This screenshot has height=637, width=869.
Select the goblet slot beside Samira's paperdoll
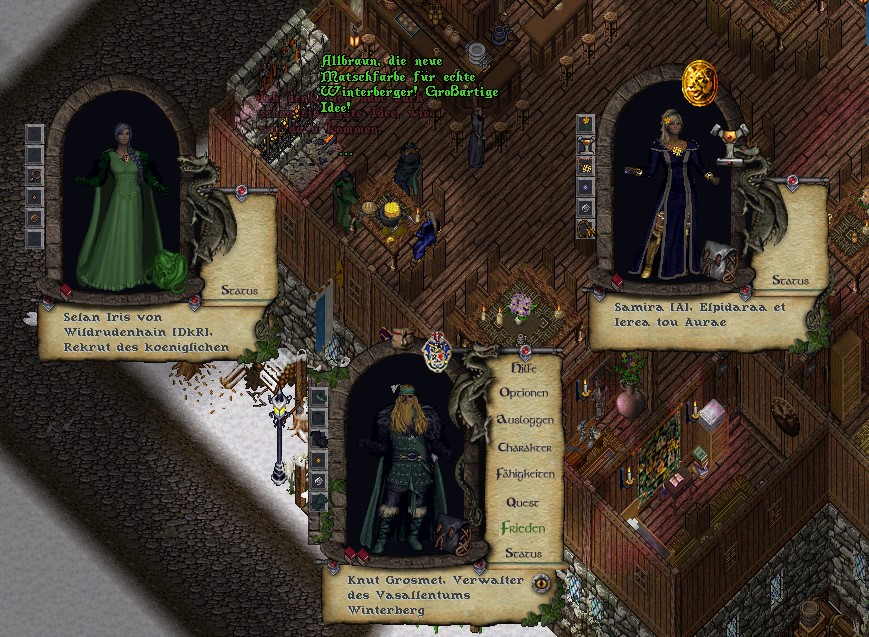(586, 145)
